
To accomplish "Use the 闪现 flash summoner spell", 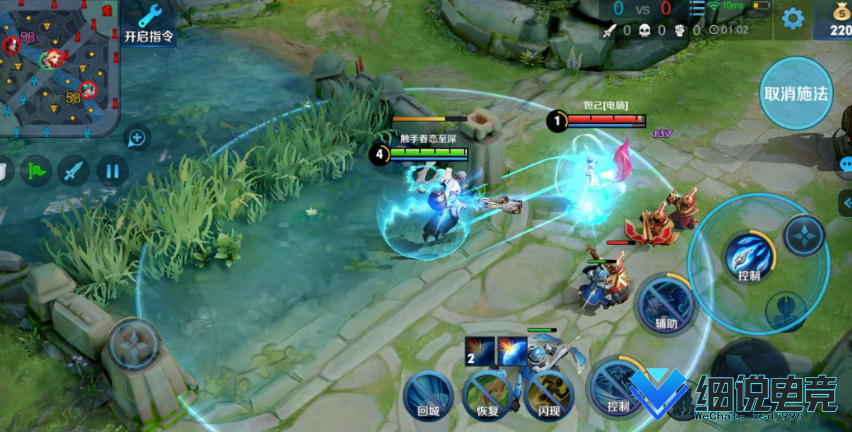I will pyautogui.click(x=548, y=393).
